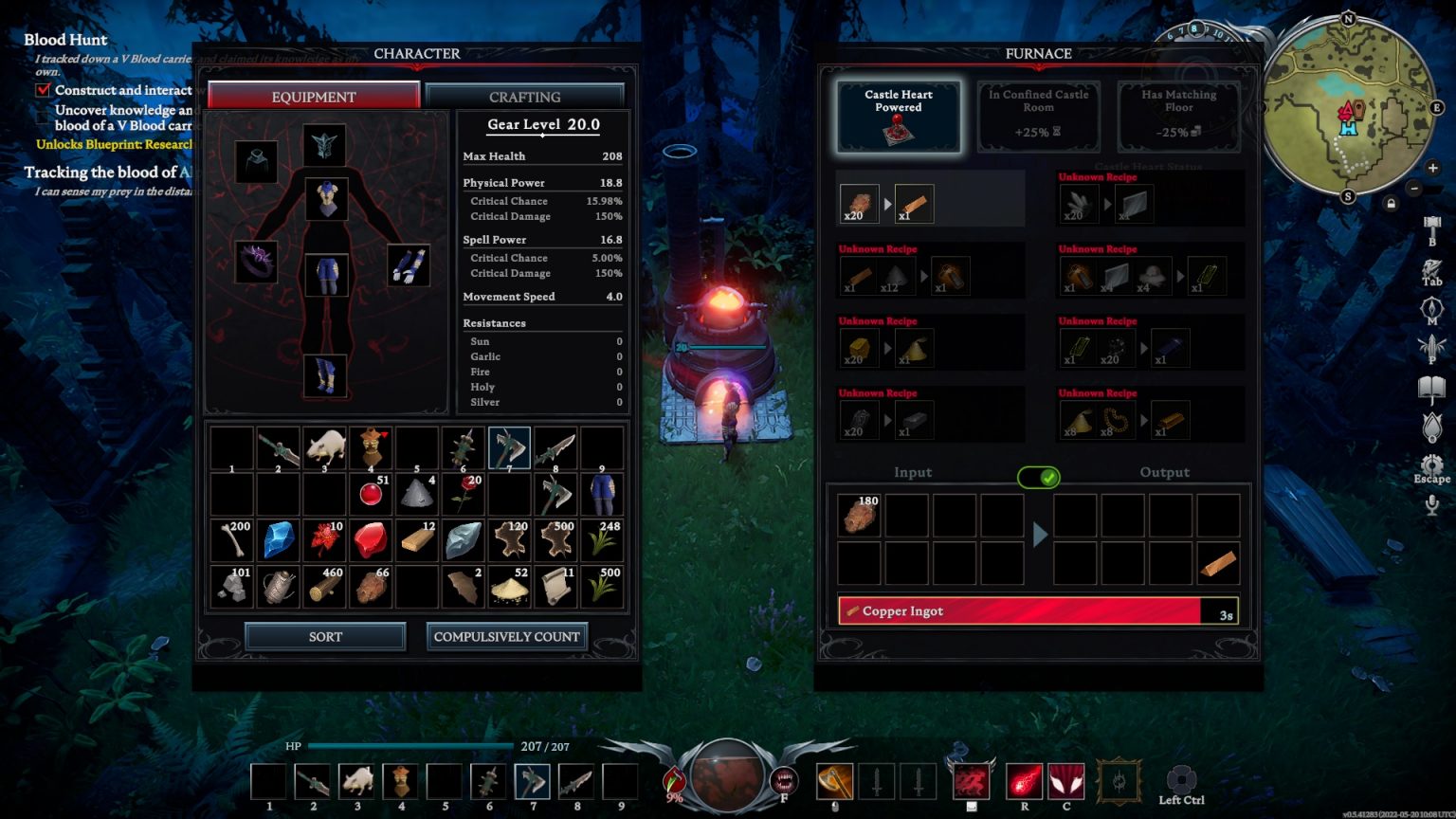The width and height of the screenshot is (1456, 819).
Task: Open the build menu hammer icon
Action: pos(1431,224)
